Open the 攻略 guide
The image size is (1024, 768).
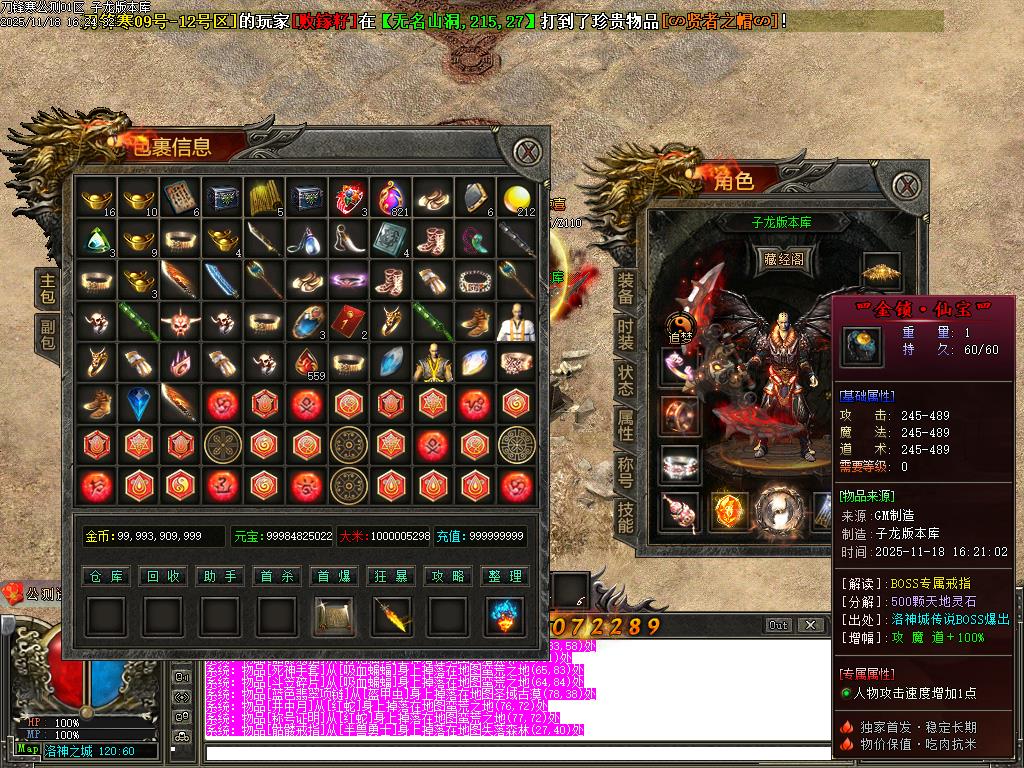(x=448, y=577)
